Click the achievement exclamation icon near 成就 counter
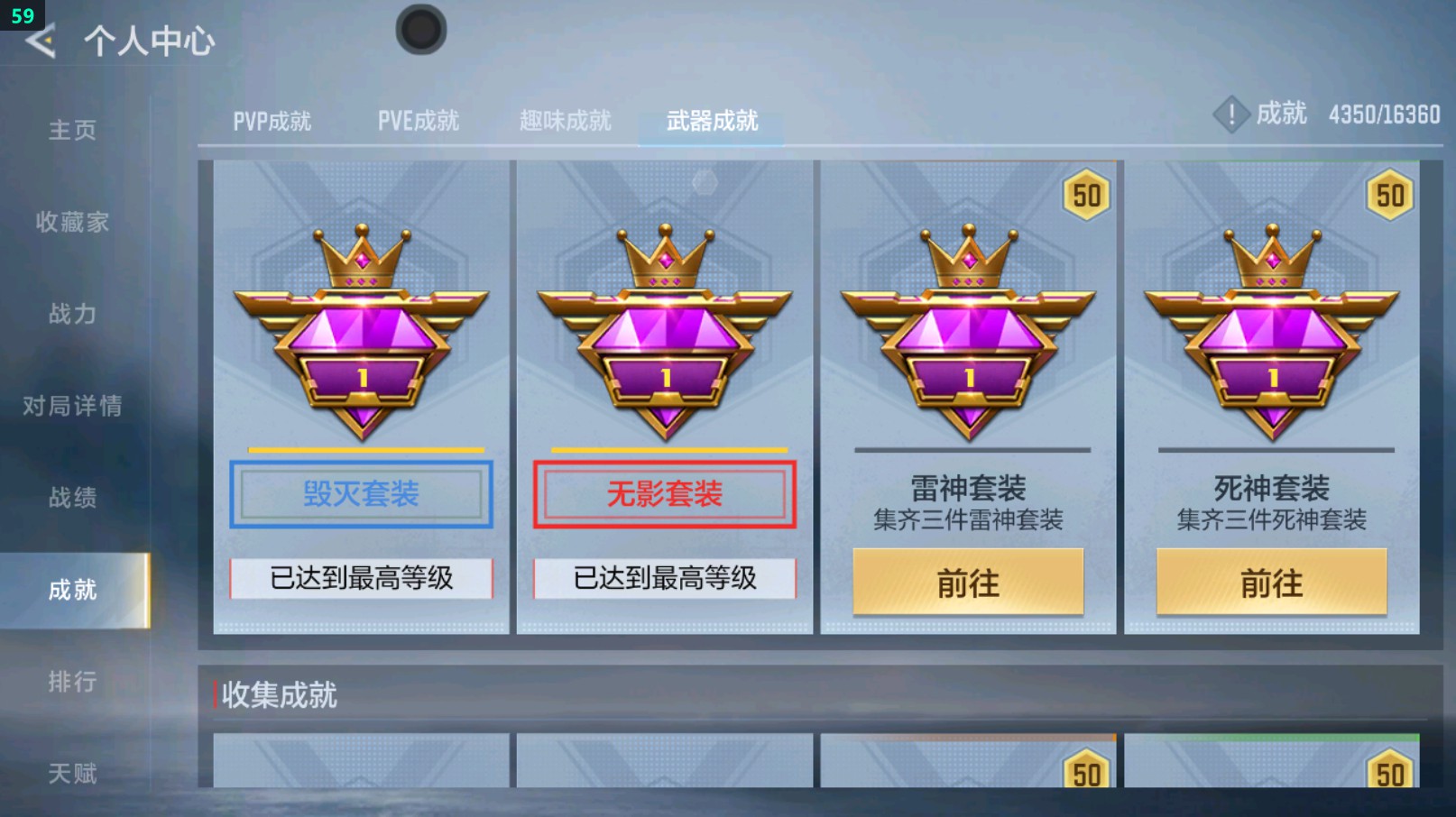Viewport: 1456px width, 817px height. point(1230,115)
